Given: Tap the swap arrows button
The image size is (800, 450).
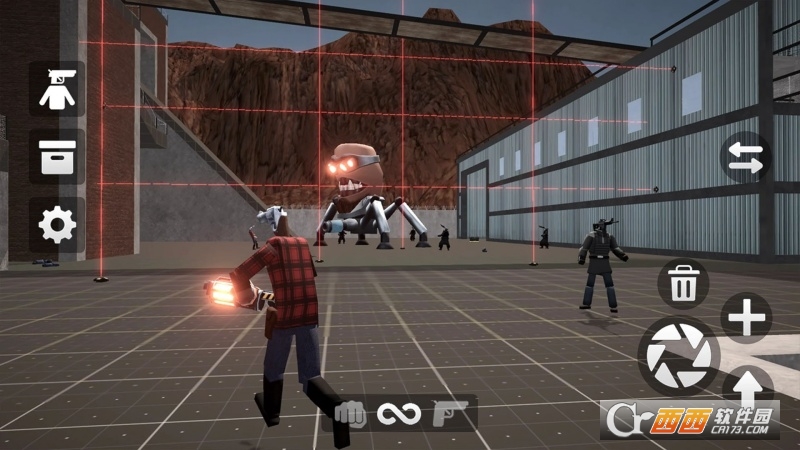Looking at the screenshot, I should point(746,159).
